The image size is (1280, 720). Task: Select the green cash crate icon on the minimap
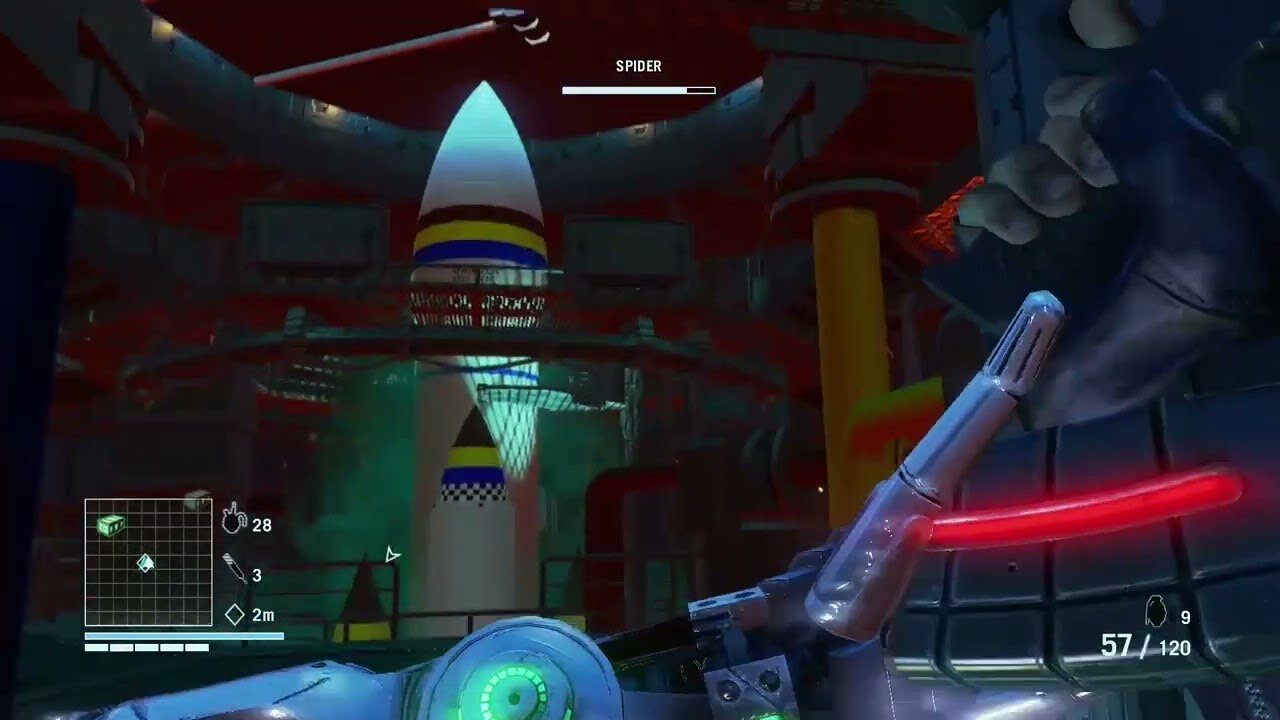pyautogui.click(x=111, y=525)
